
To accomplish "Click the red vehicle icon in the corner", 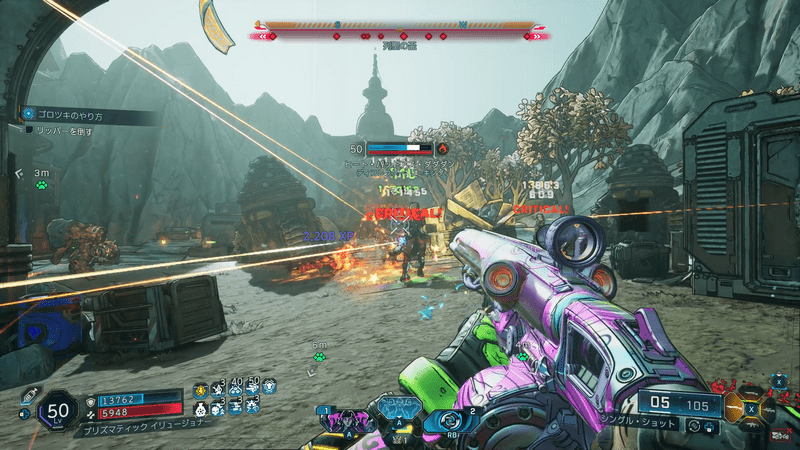I will click(x=779, y=434).
